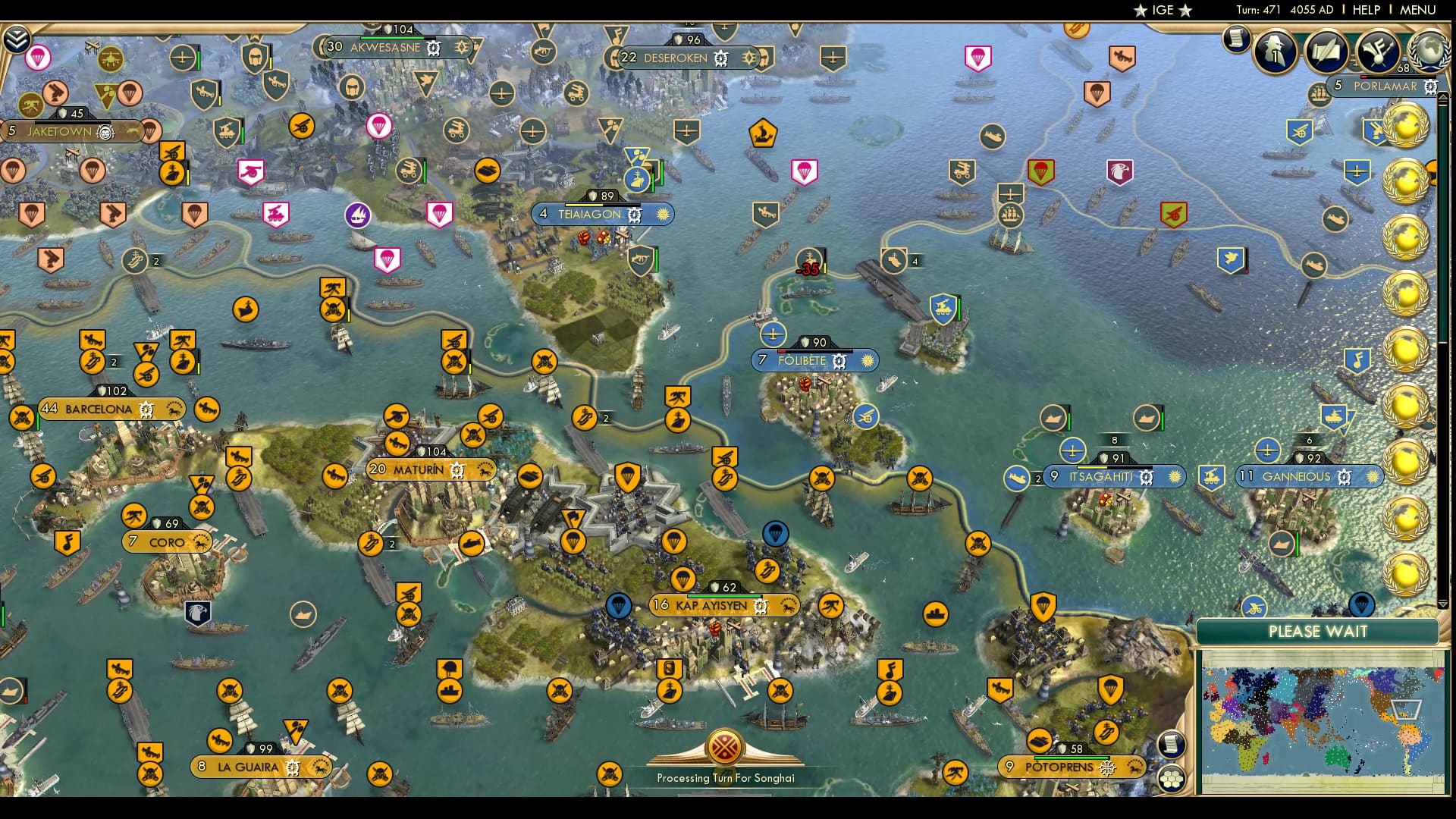
Task: Click the Great Work notification scroll-and-quill icon
Action: (x=1326, y=51)
